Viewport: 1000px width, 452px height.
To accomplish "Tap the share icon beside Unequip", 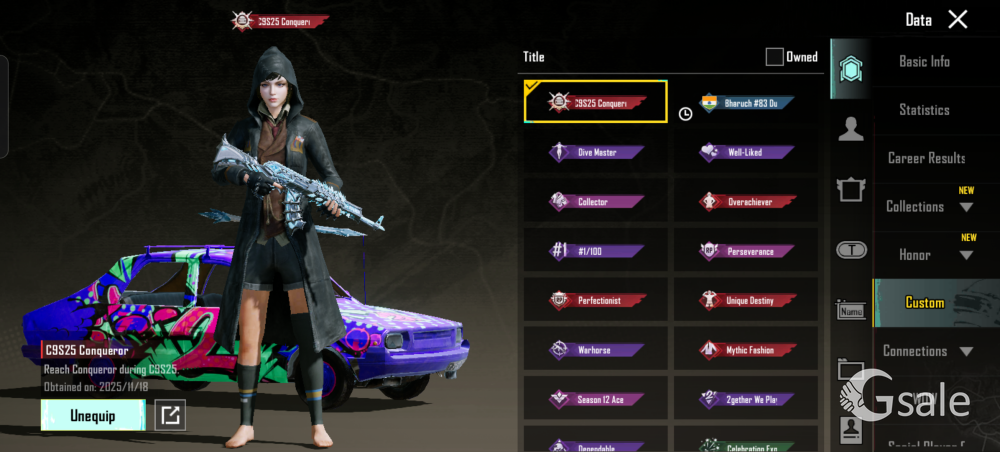I will (x=170, y=415).
